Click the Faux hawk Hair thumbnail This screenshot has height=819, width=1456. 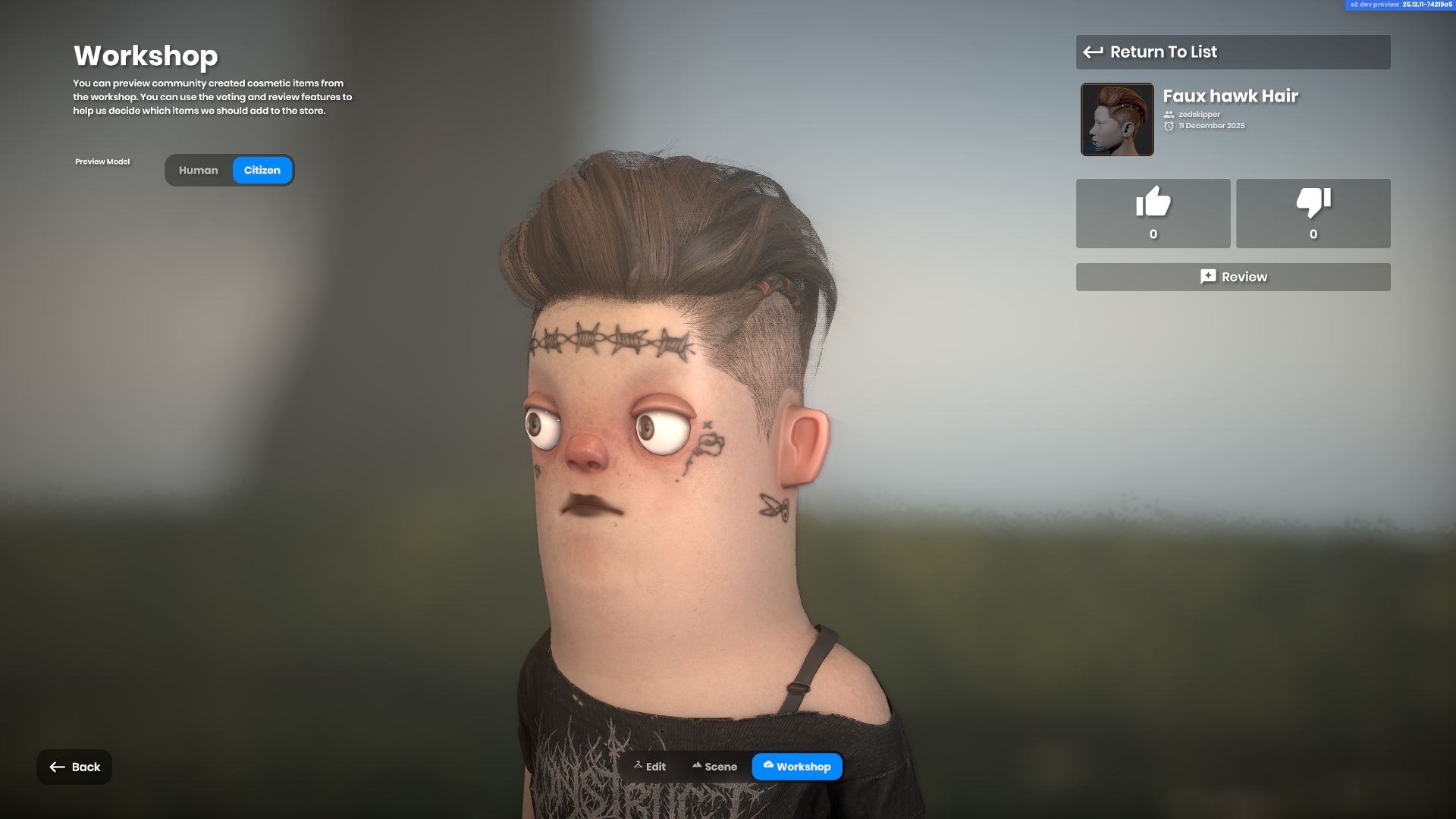pos(1117,120)
